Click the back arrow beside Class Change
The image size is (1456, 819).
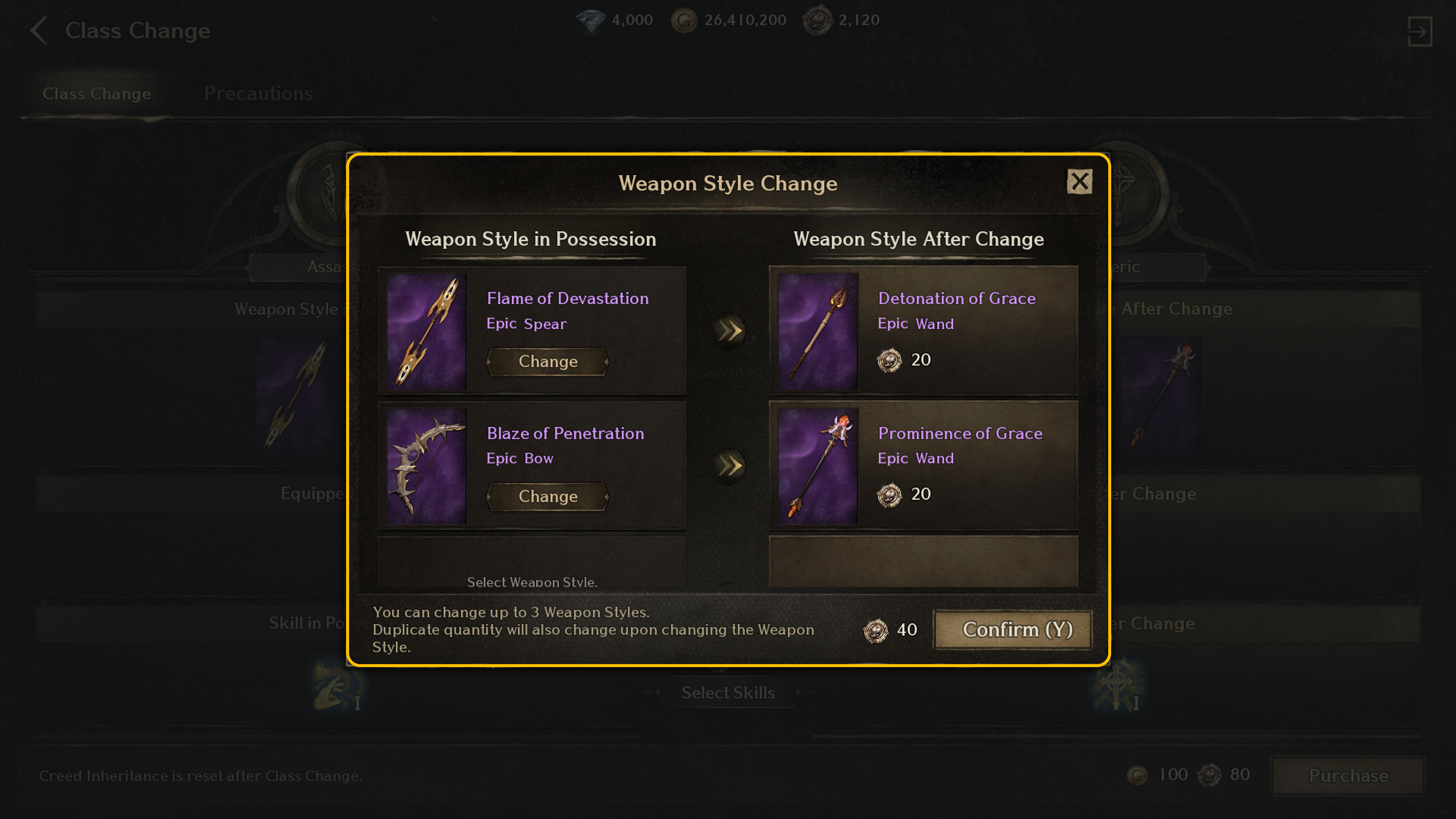point(38,31)
